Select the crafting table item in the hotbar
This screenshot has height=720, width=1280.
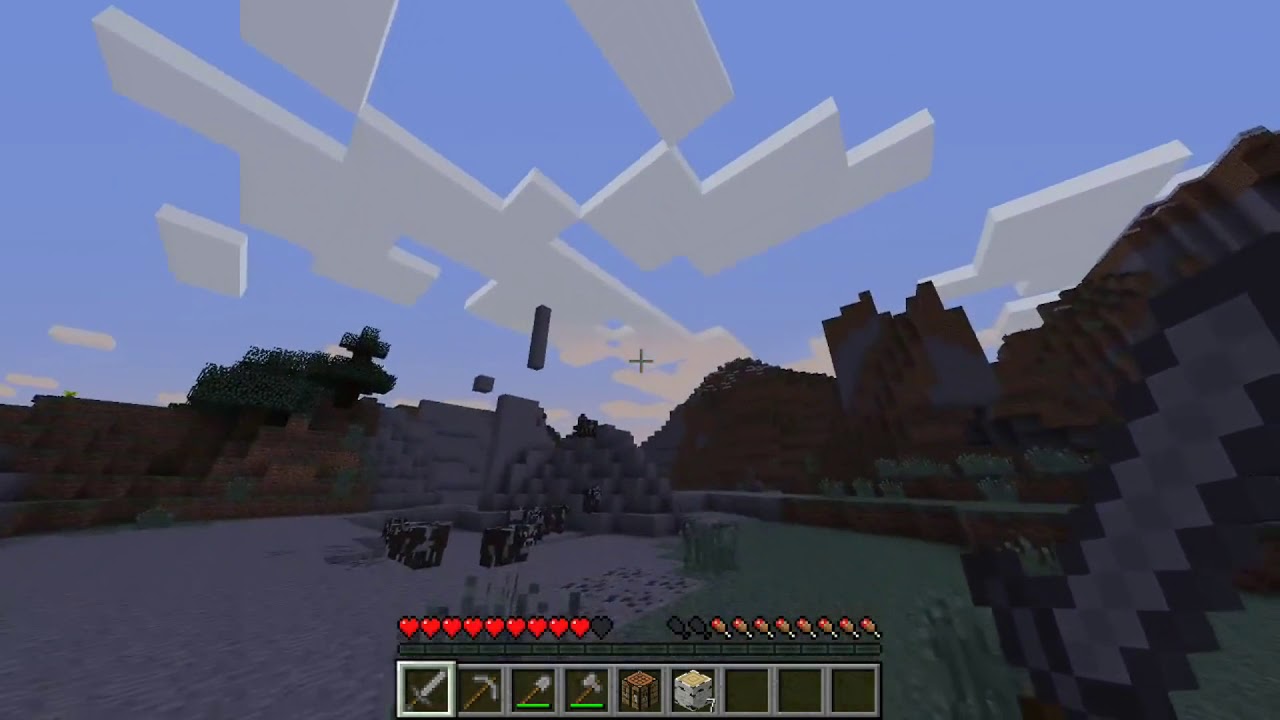coord(638,686)
